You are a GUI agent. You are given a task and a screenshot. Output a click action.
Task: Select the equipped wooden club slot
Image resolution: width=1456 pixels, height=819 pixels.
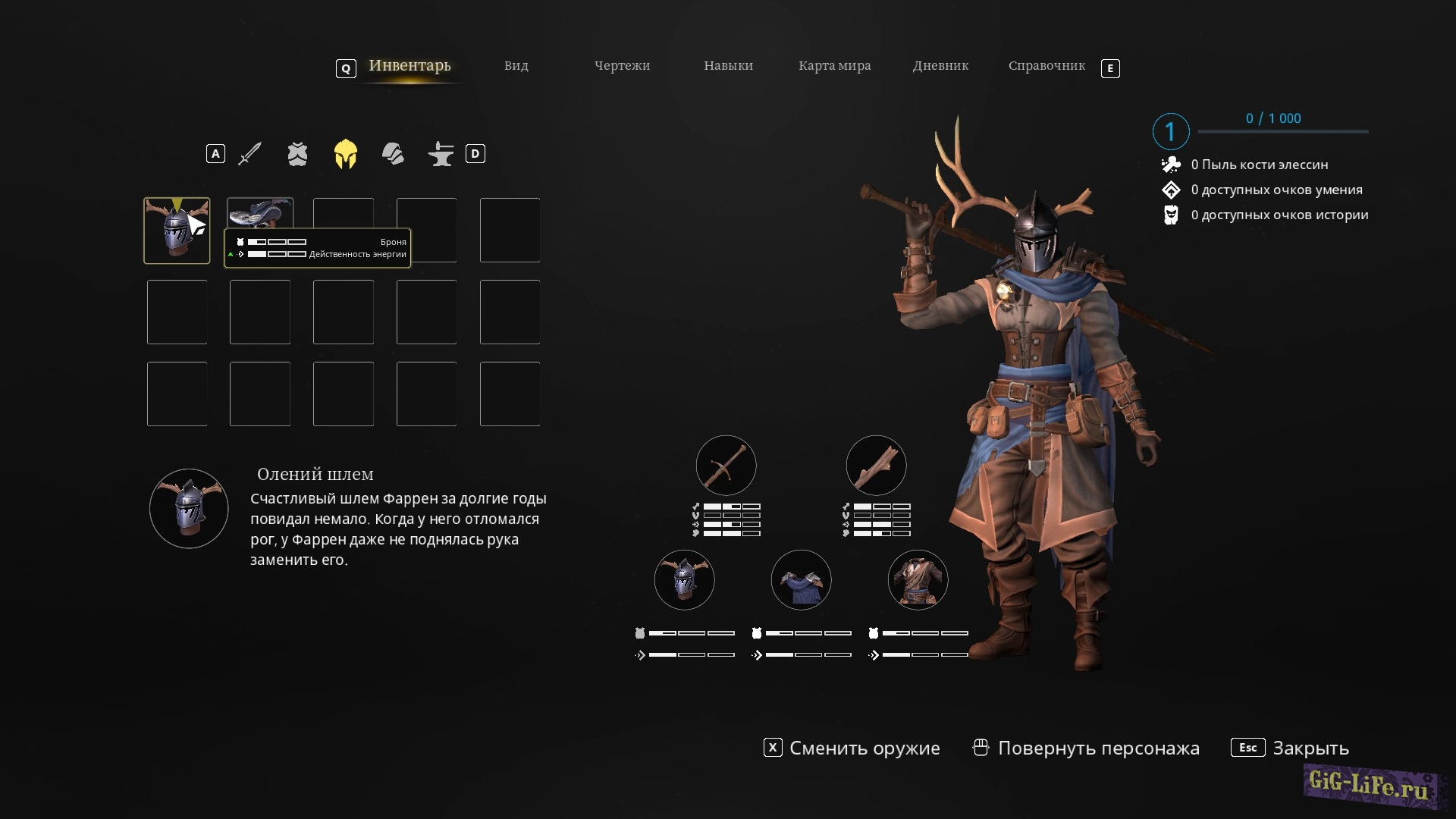(876, 465)
